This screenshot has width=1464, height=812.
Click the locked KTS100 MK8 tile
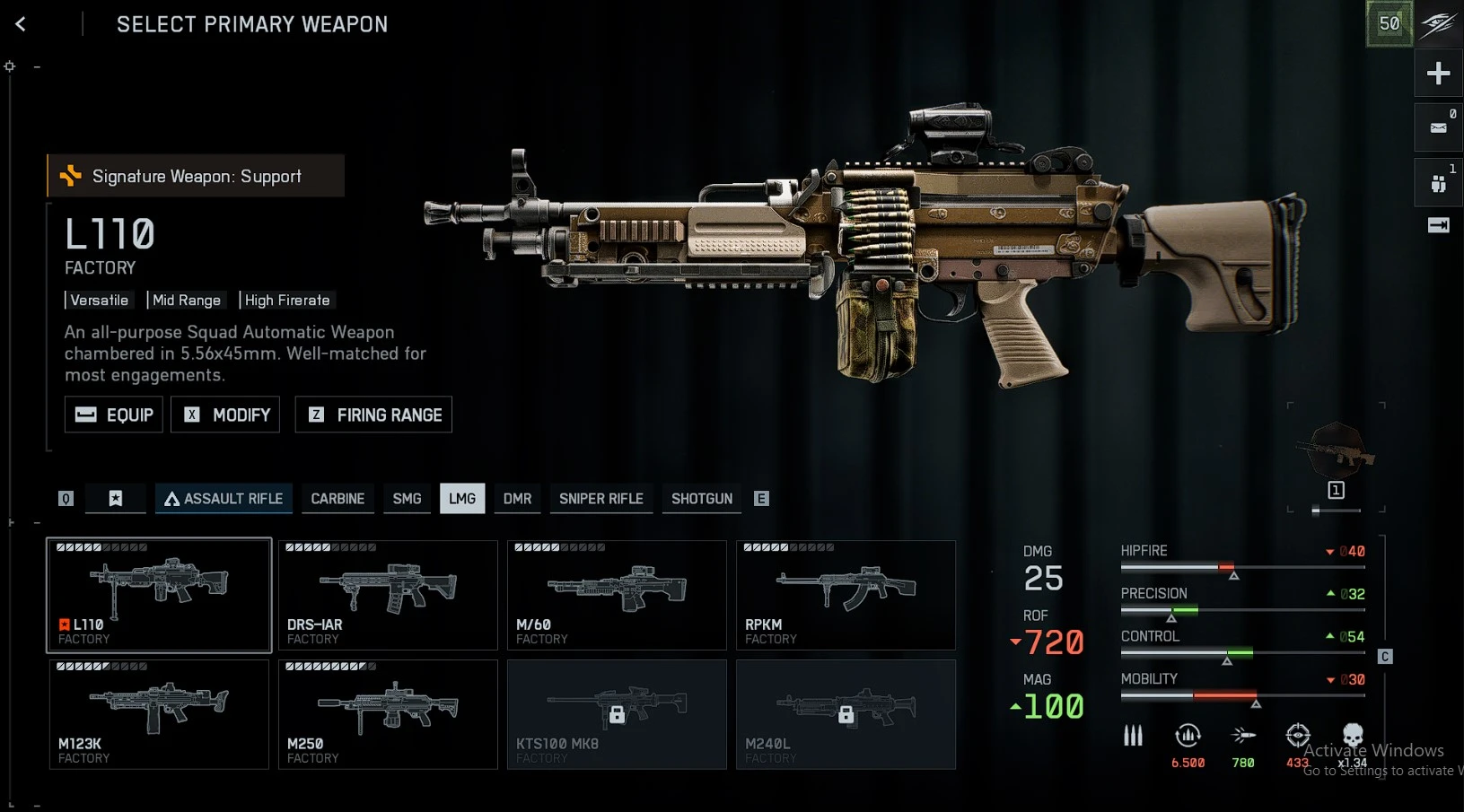point(617,714)
